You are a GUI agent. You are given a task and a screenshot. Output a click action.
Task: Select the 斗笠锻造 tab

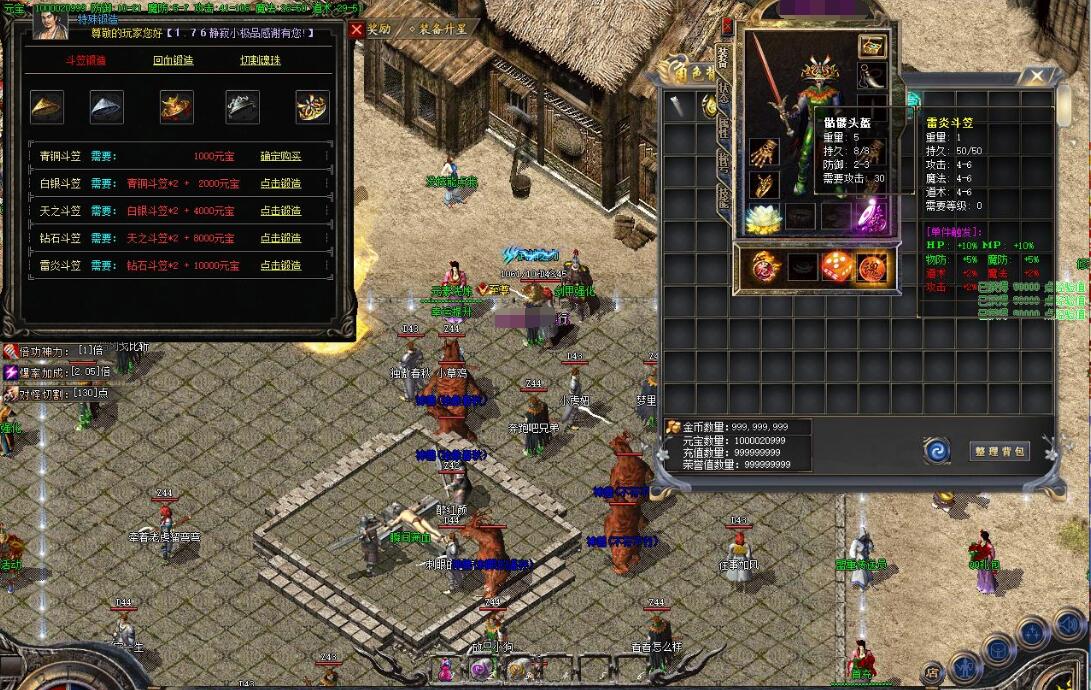85,60
